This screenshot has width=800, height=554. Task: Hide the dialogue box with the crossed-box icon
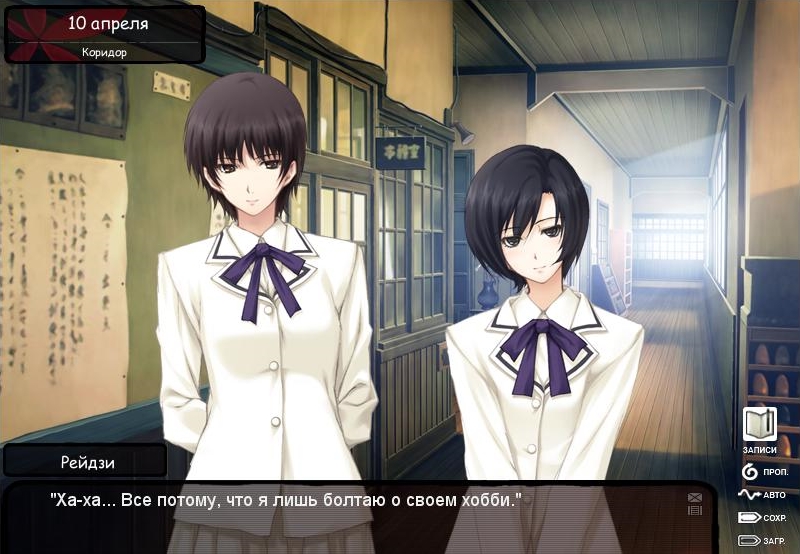(695, 497)
